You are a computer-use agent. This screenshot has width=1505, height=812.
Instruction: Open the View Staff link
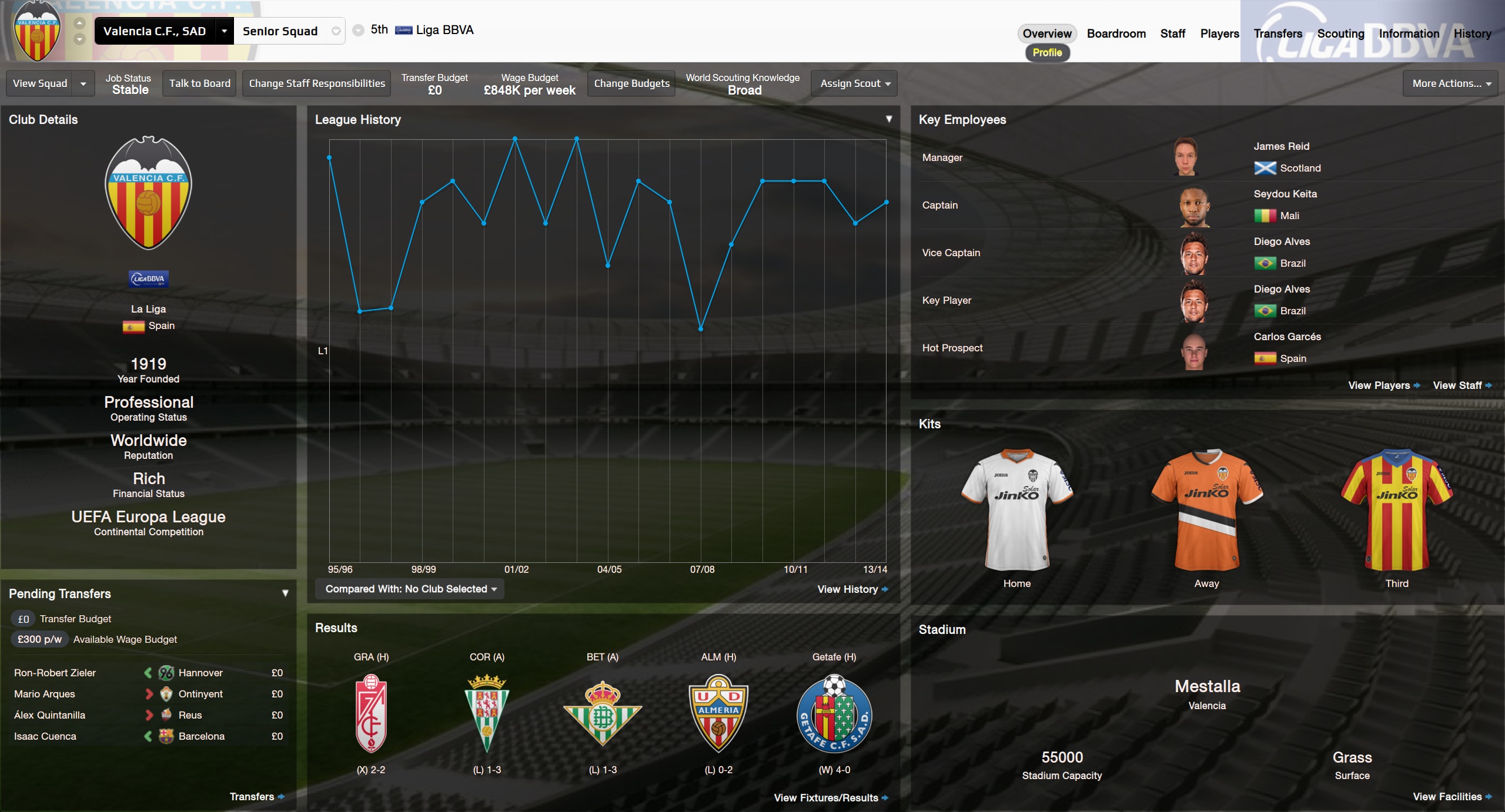[x=1461, y=385]
